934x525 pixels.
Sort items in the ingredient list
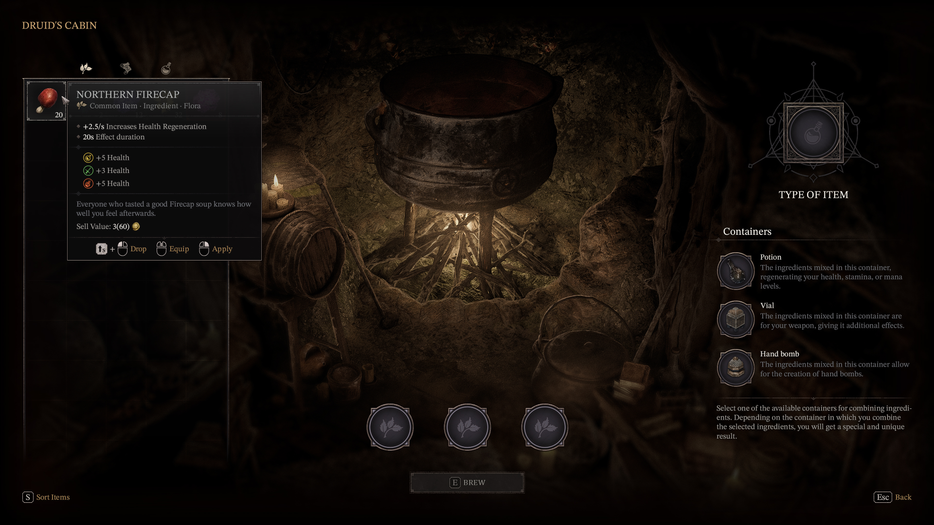47,497
